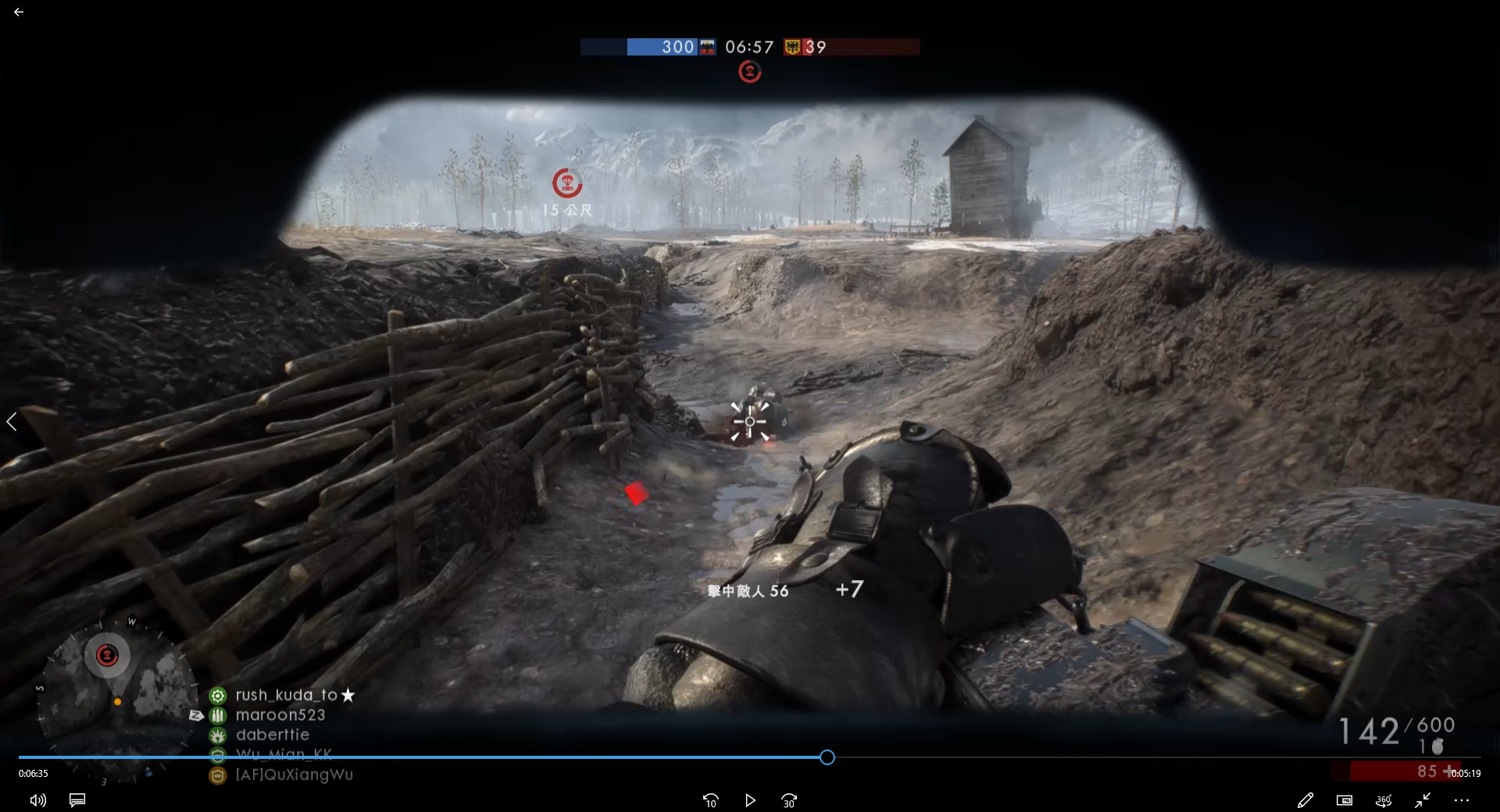Enable picture-in-picture mini view
The image size is (1500, 812).
coord(1345,800)
